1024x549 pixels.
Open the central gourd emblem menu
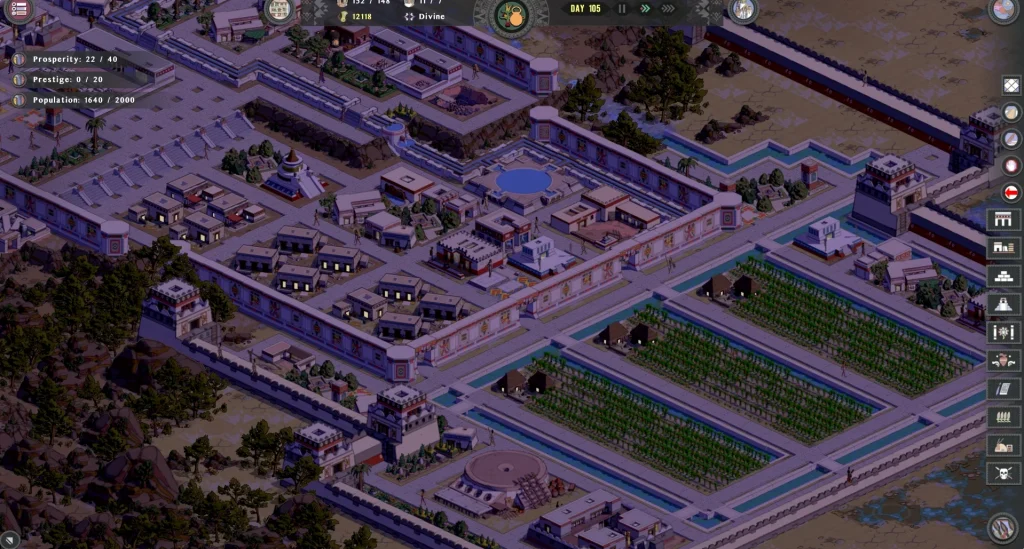(x=510, y=14)
